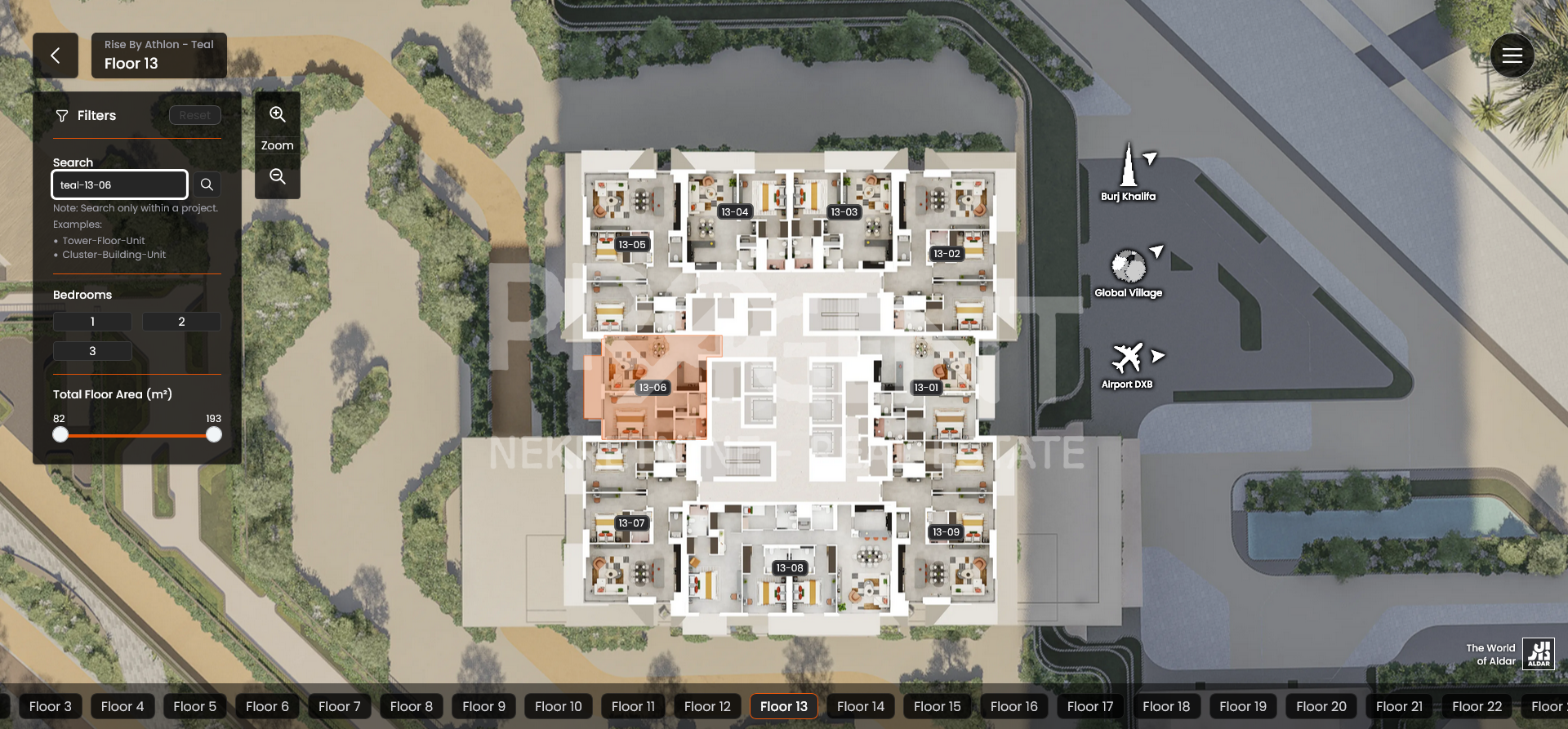Screen dimensions: 1568x729
Task: Show the Burj Khalifa direction marker
Action: [x=1129, y=171]
